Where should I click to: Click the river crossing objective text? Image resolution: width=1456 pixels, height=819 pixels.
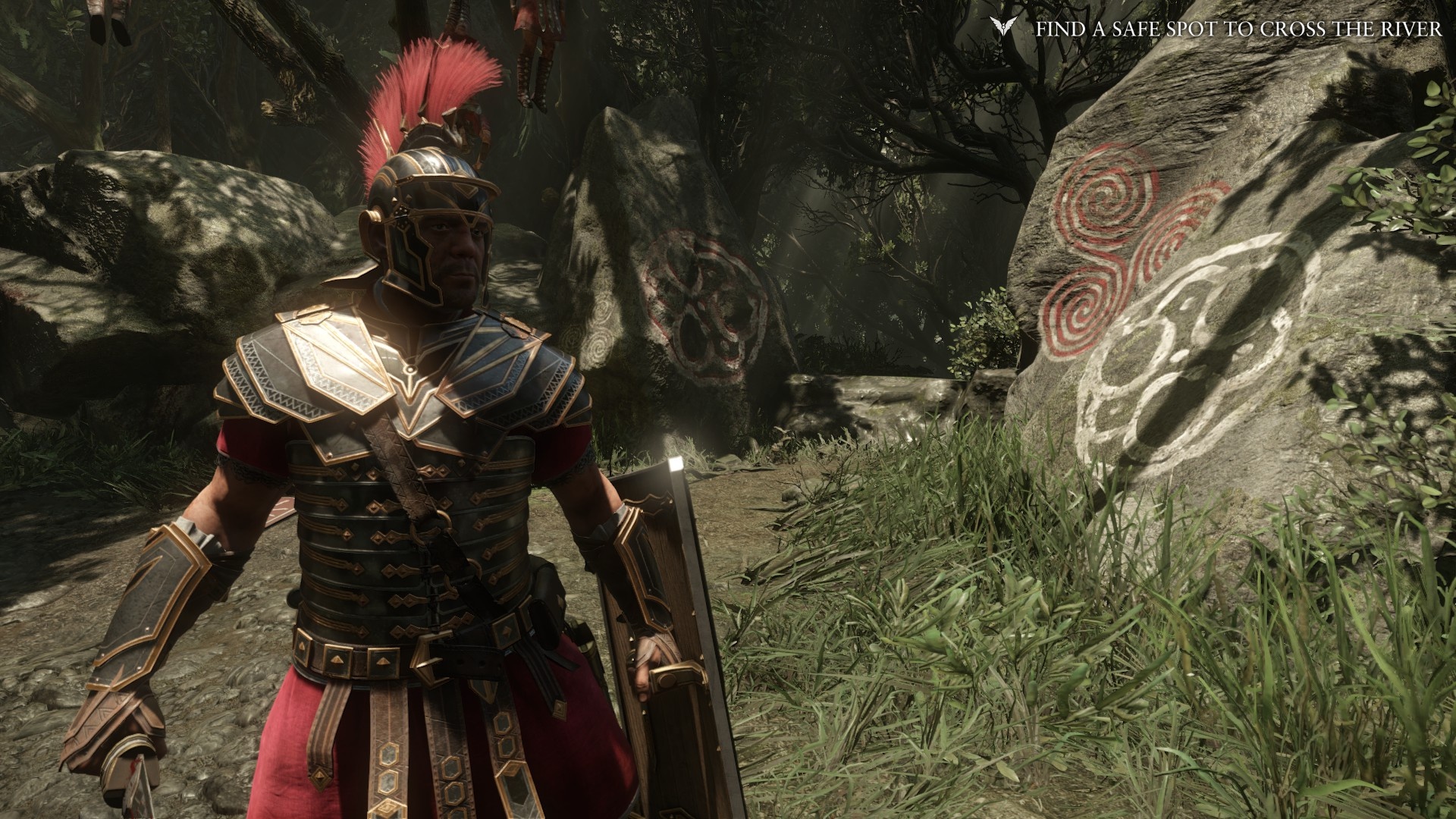point(1238,30)
